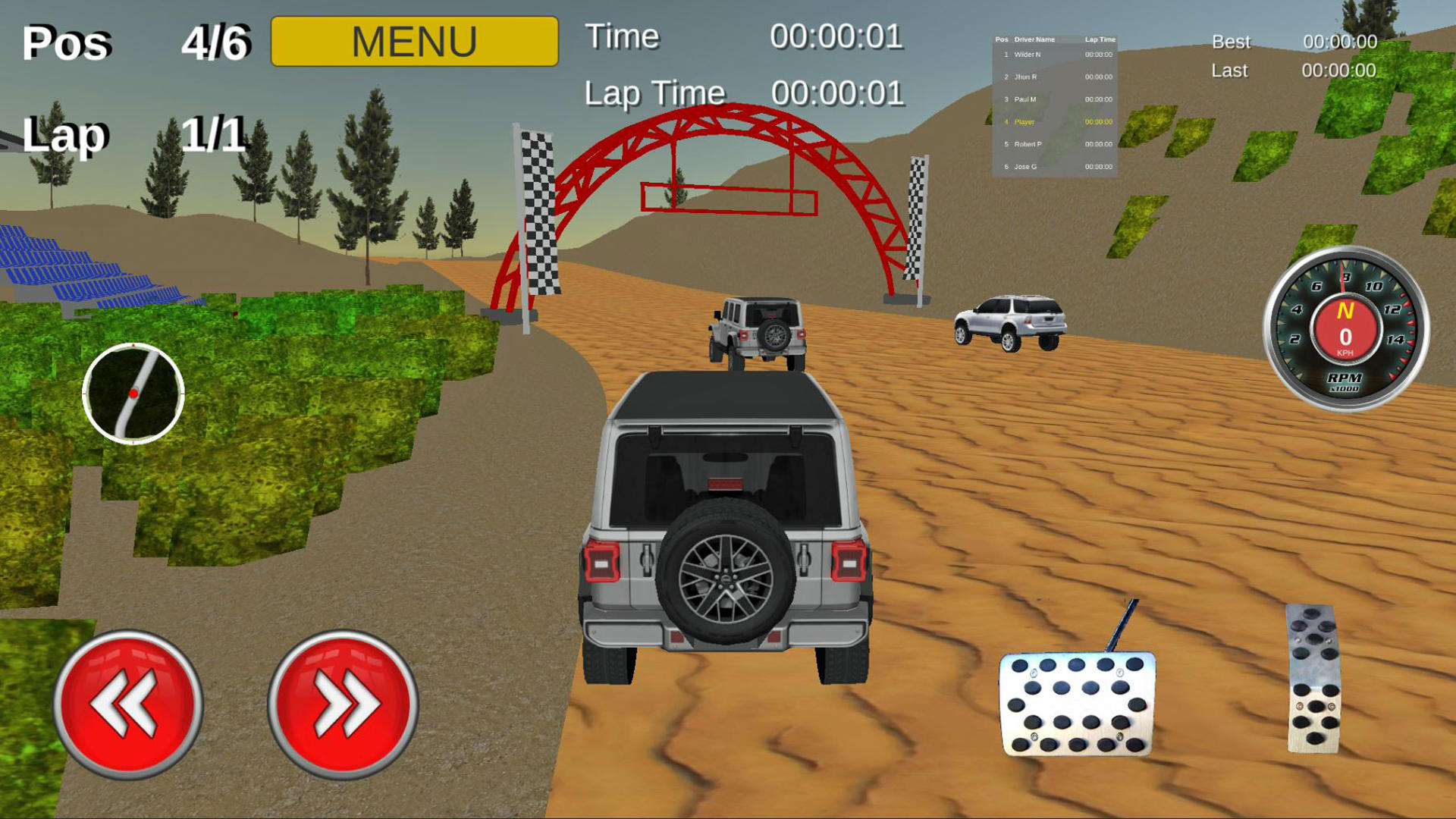Screen dimensions: 1456x819
Task: Click the circular minimap with track line
Action: tap(133, 394)
